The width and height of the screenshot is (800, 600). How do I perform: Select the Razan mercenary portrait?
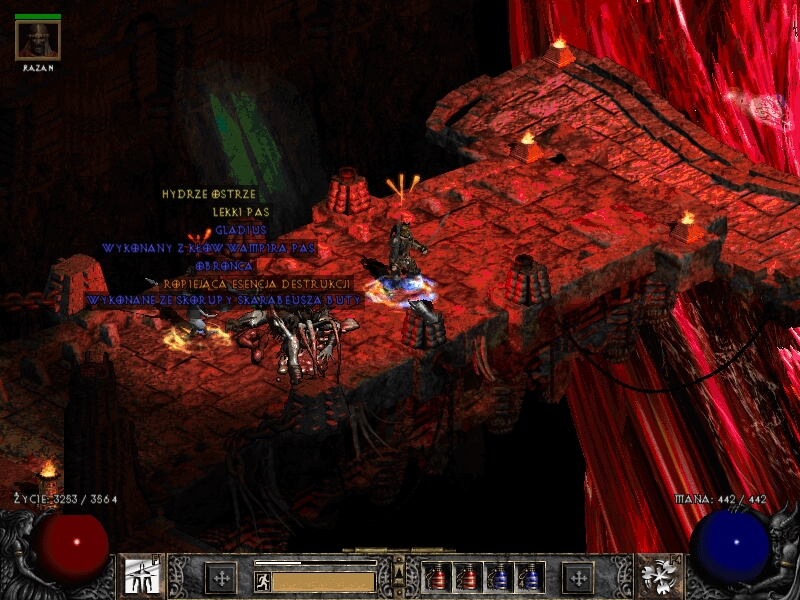(x=38, y=40)
